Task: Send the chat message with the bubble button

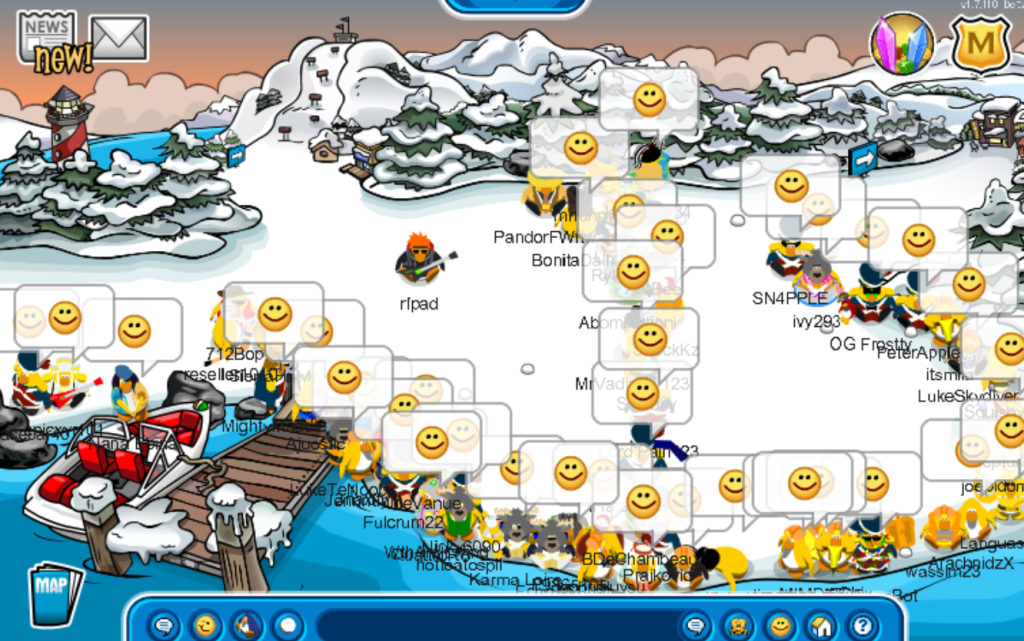Action: (696, 626)
